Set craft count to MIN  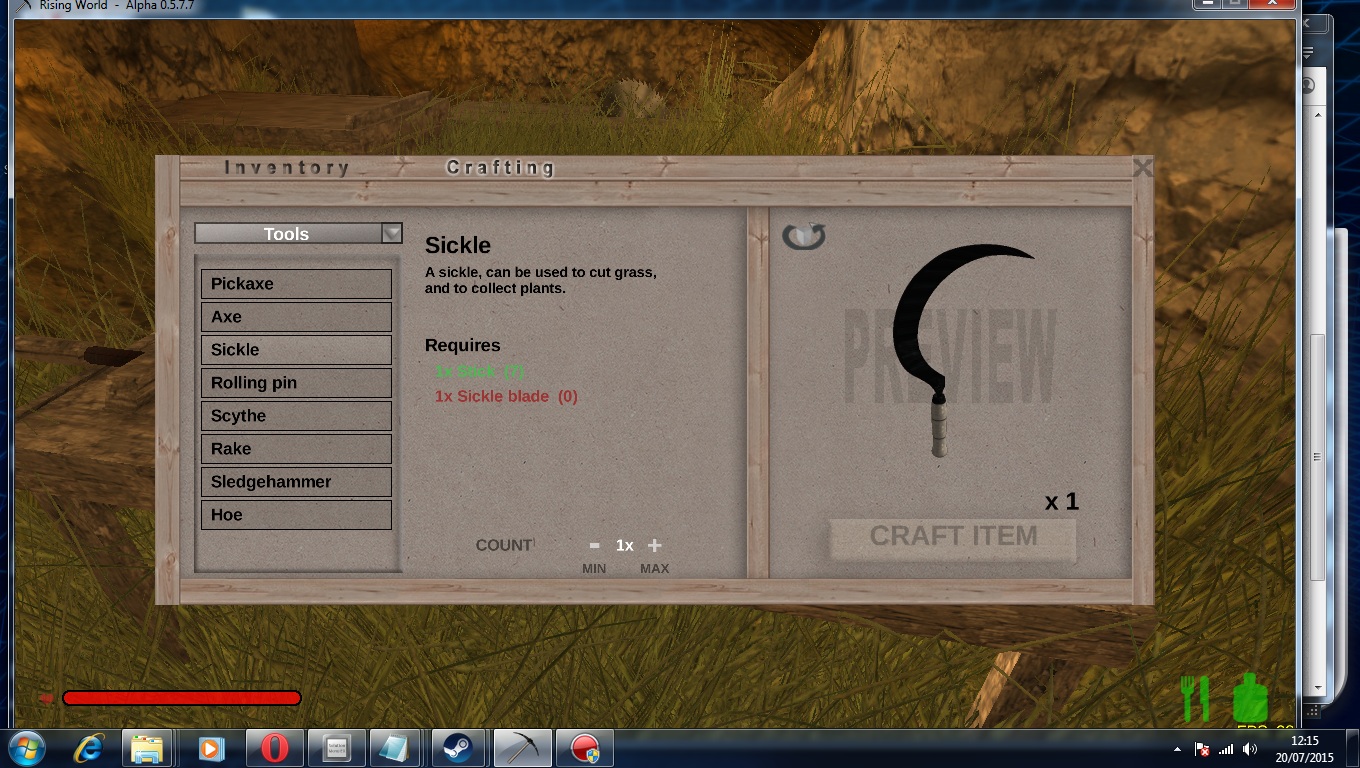click(594, 569)
